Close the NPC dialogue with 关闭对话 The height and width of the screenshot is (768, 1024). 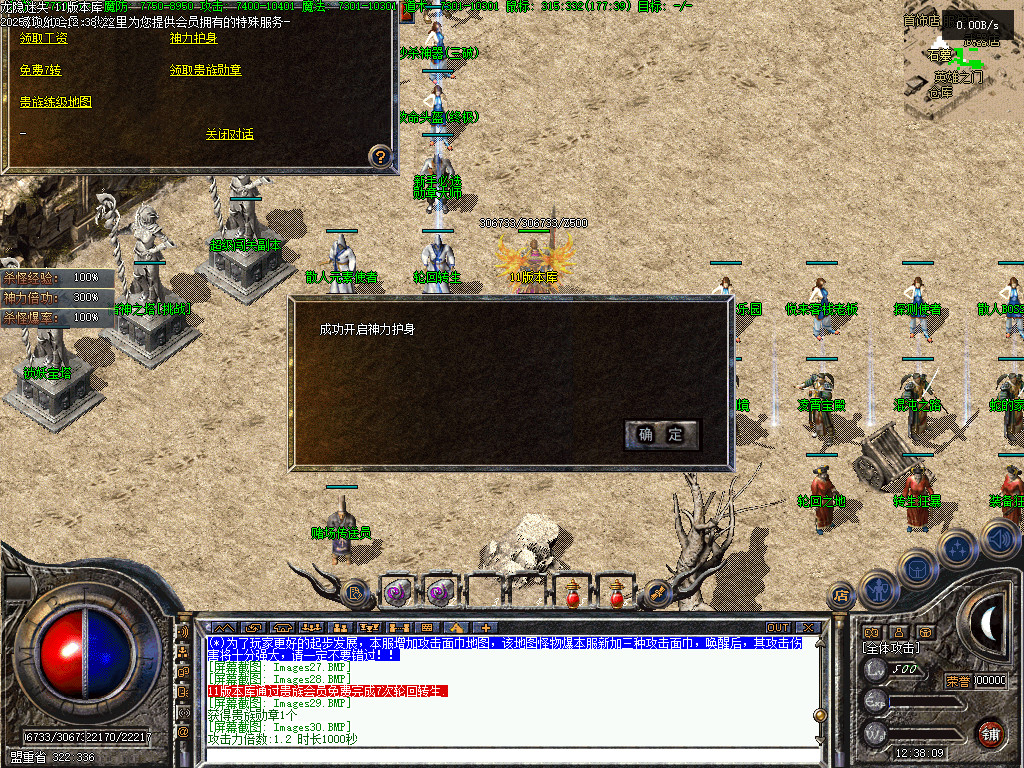point(230,134)
